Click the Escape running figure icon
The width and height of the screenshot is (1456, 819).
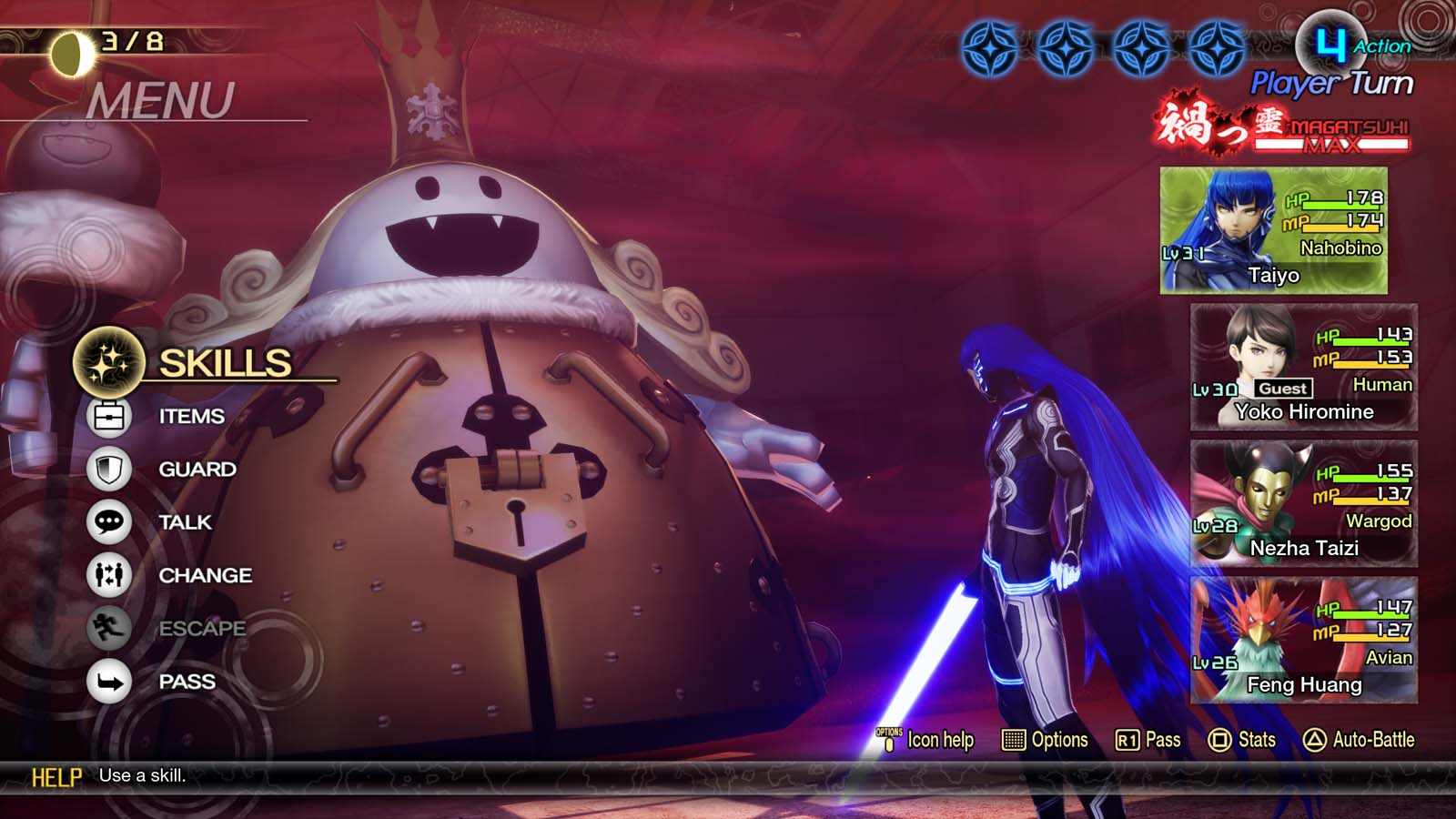(108, 629)
